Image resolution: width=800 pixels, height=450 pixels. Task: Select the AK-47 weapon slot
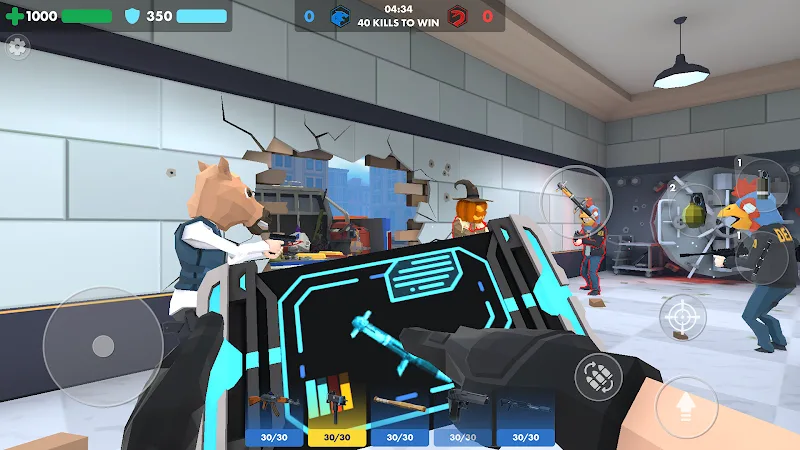coord(274,416)
